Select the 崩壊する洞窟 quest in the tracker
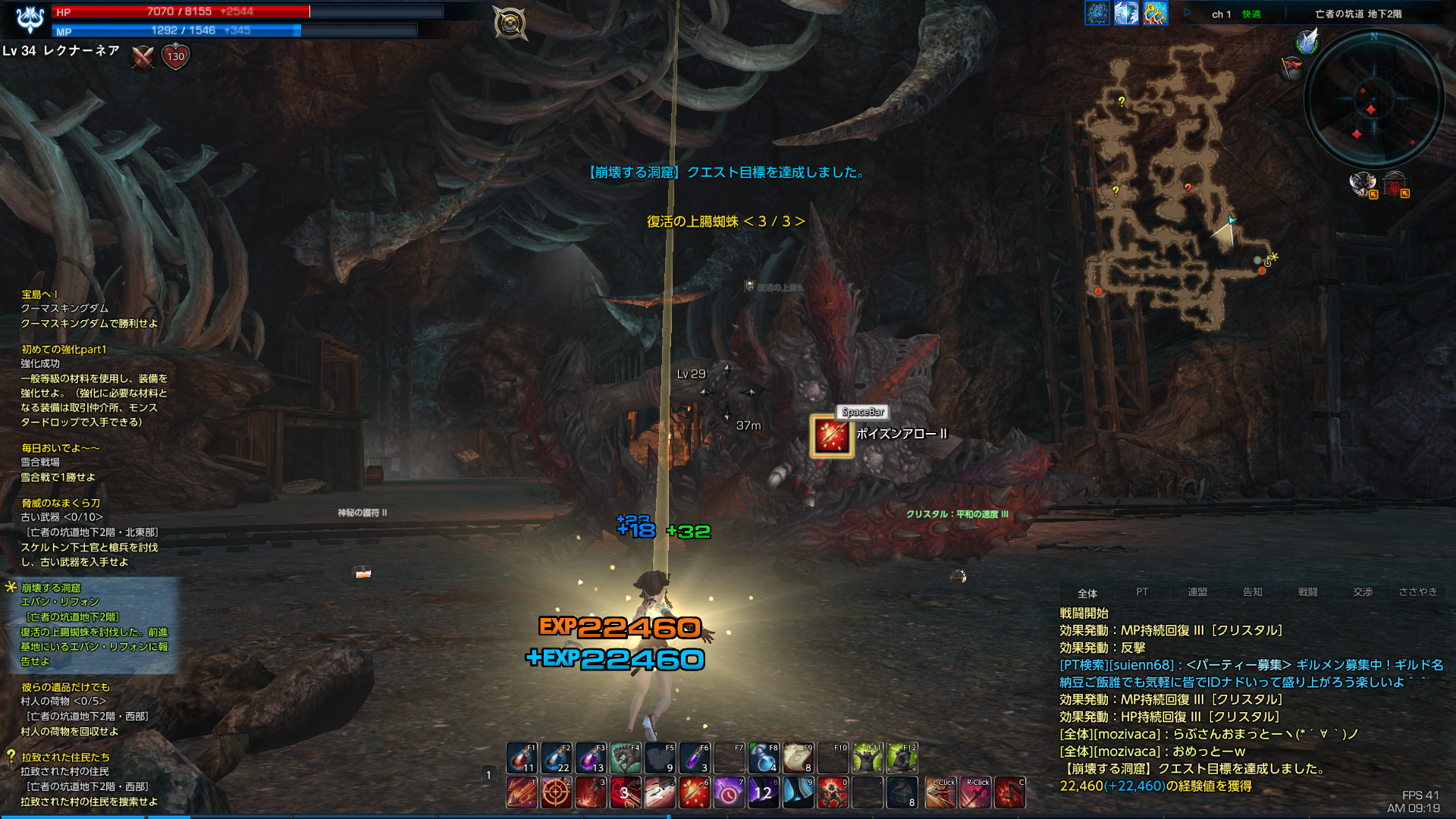 pyautogui.click(x=51, y=588)
